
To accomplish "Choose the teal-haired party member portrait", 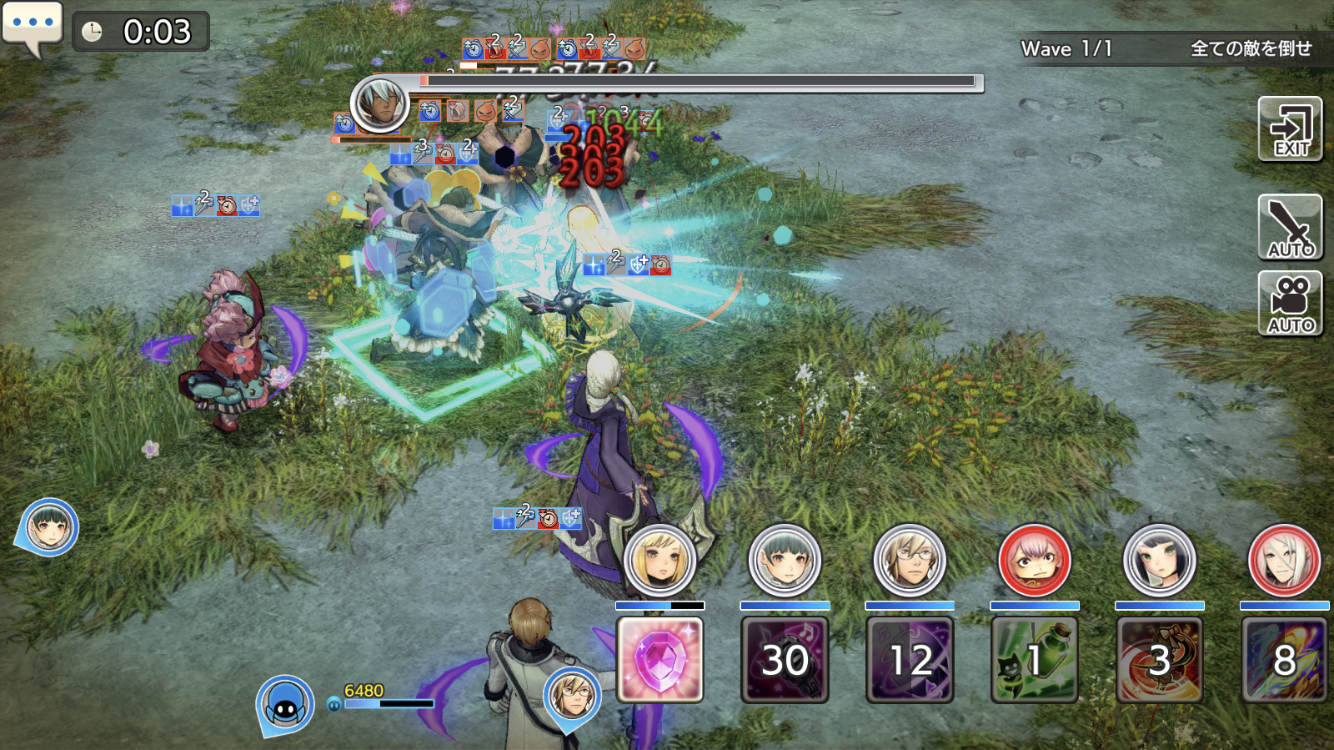I will (x=785, y=561).
